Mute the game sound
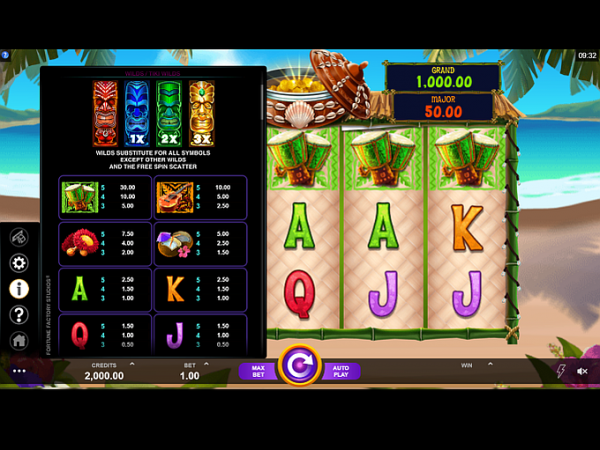The width and height of the screenshot is (600, 450). point(583,371)
